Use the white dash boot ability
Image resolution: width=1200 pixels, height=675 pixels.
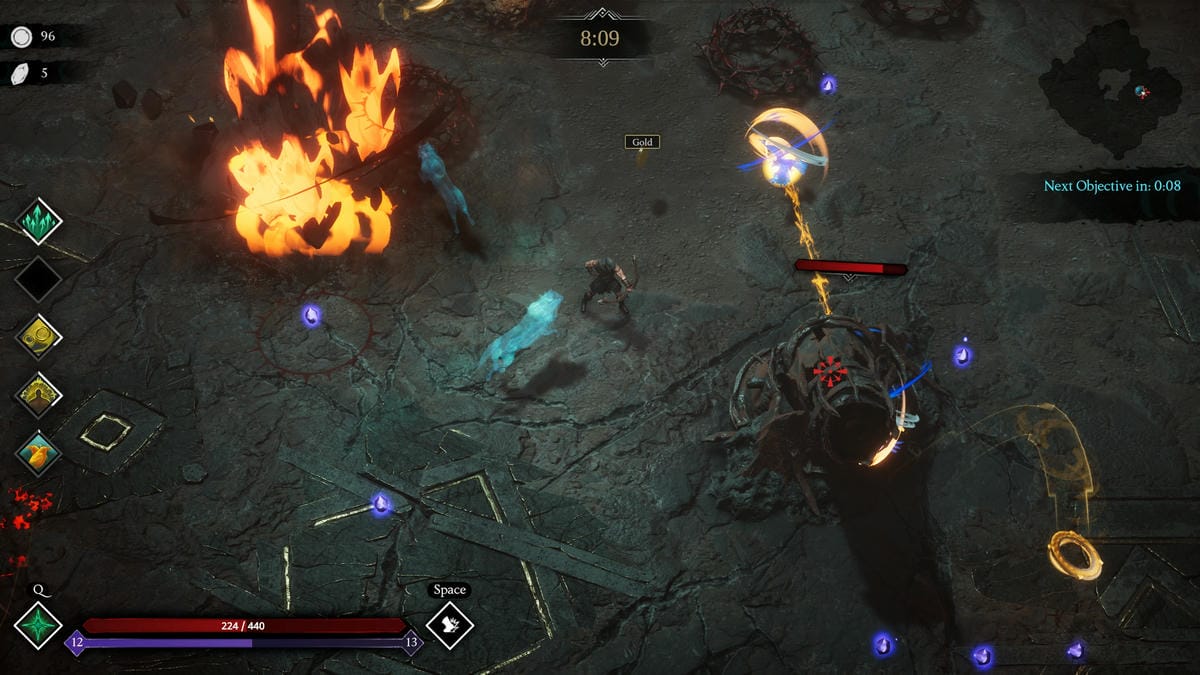[449, 625]
